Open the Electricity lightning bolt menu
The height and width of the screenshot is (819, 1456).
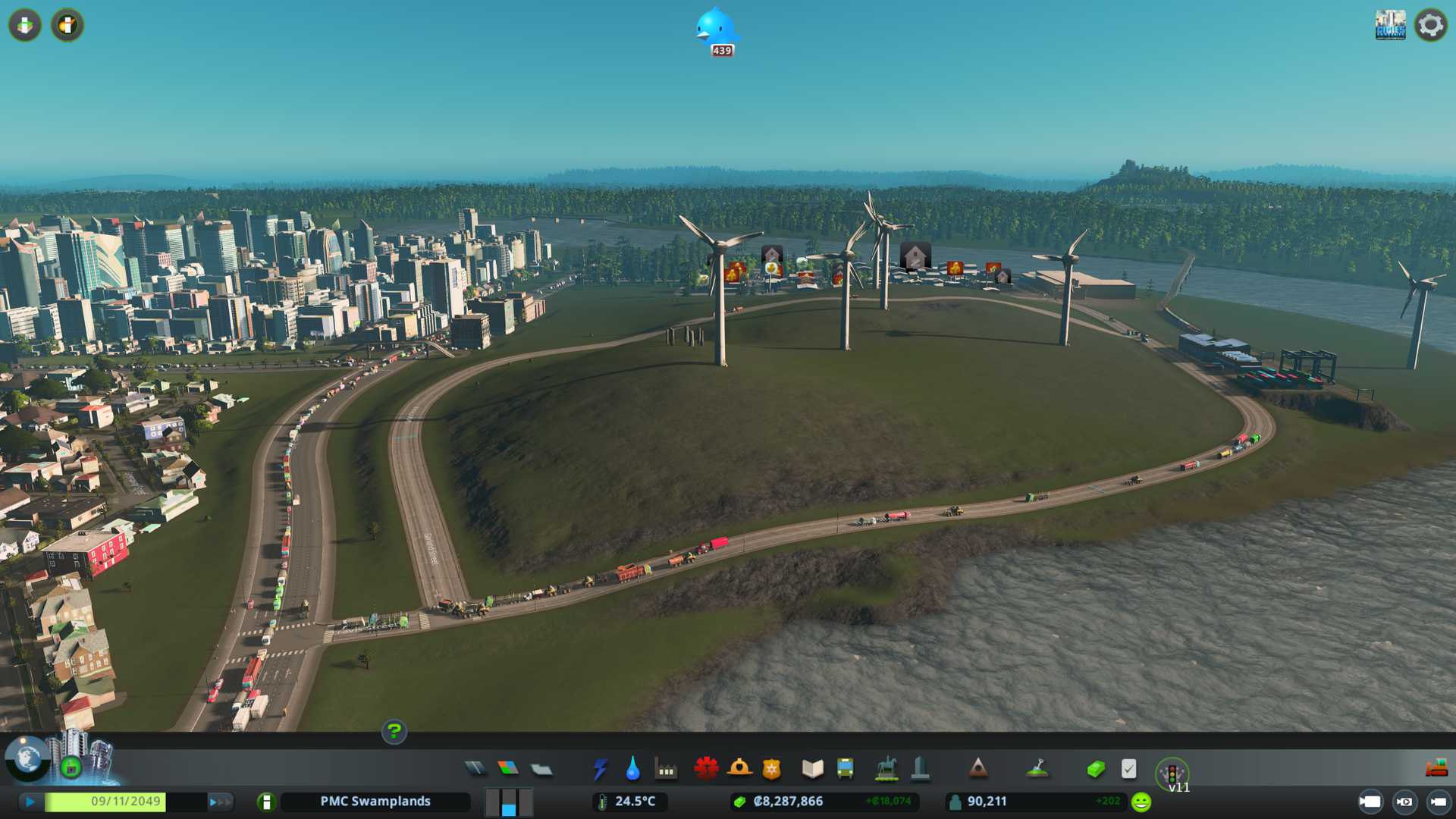(x=600, y=769)
